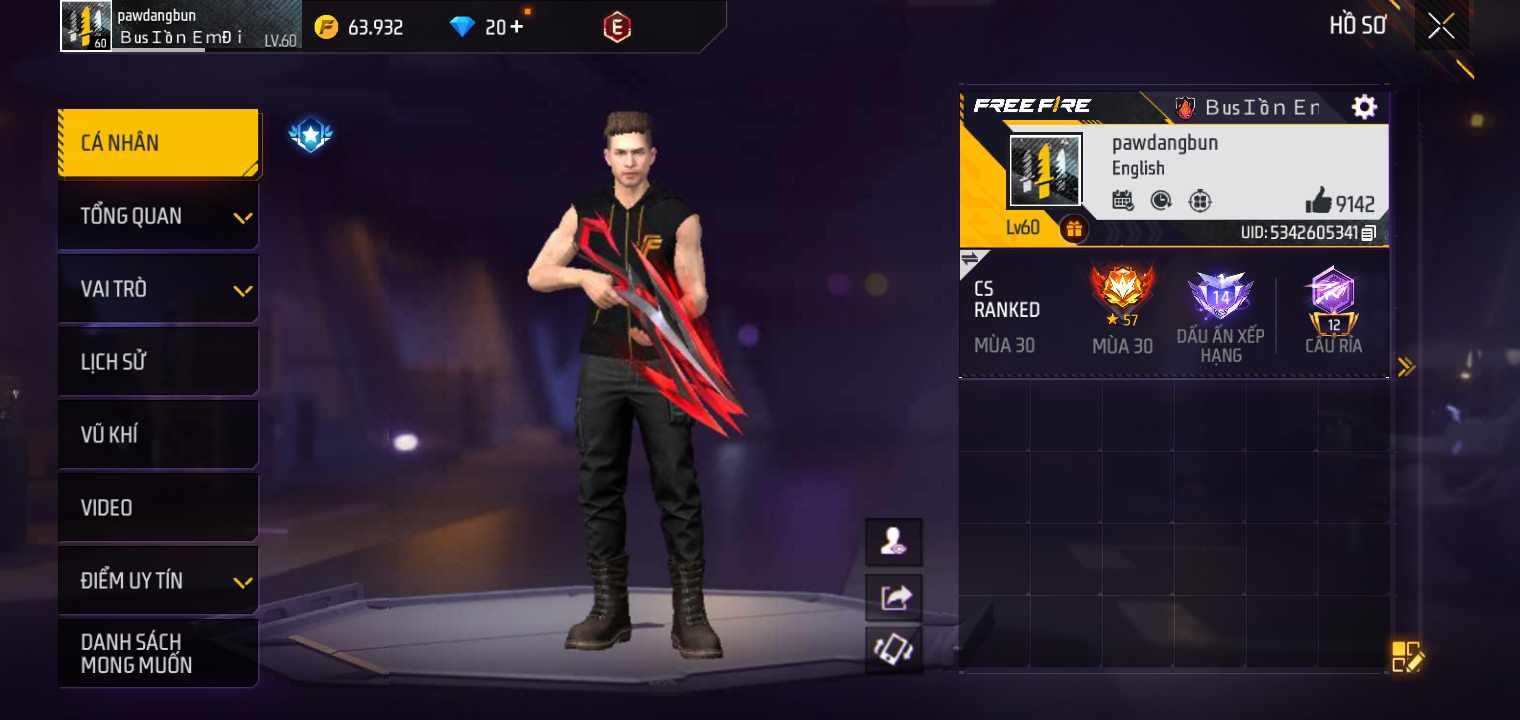Show the VIDEO tab

click(x=158, y=508)
